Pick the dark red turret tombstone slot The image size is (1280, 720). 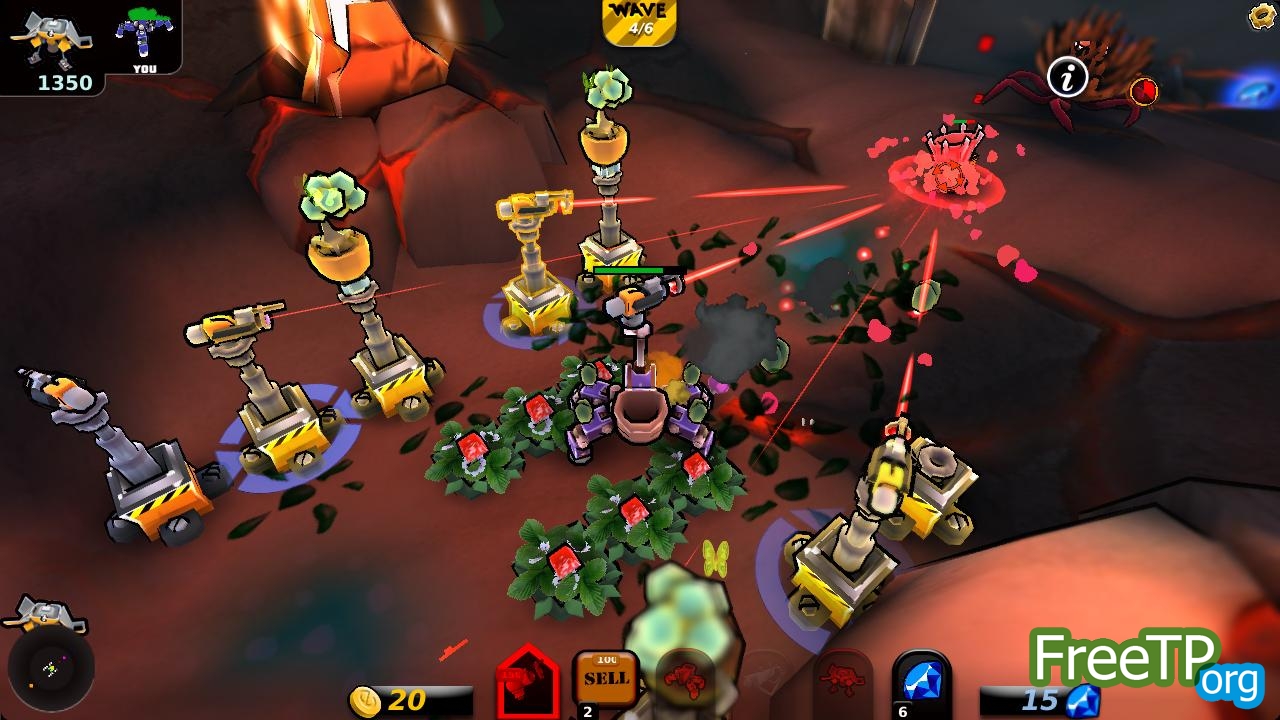point(843,681)
